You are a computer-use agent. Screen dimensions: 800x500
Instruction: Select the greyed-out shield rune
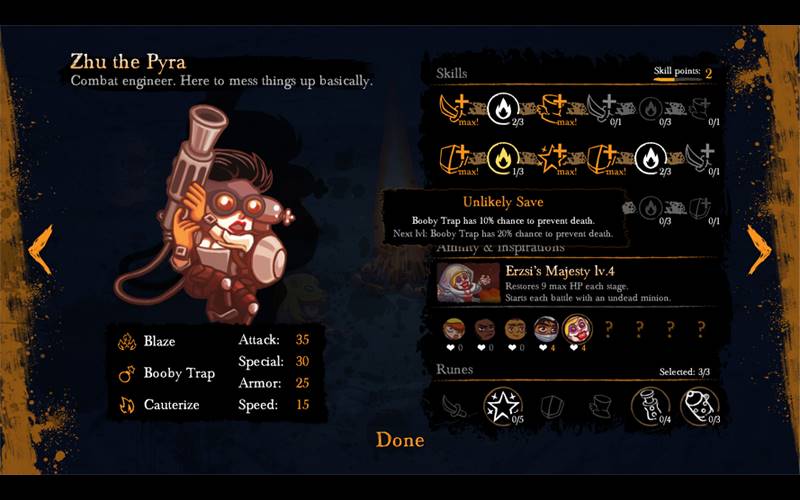tap(551, 405)
